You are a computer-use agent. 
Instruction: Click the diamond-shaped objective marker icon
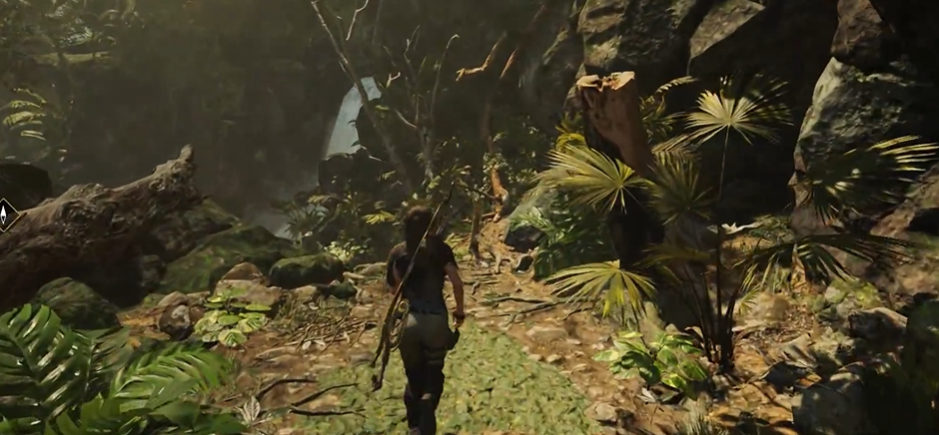5,215
